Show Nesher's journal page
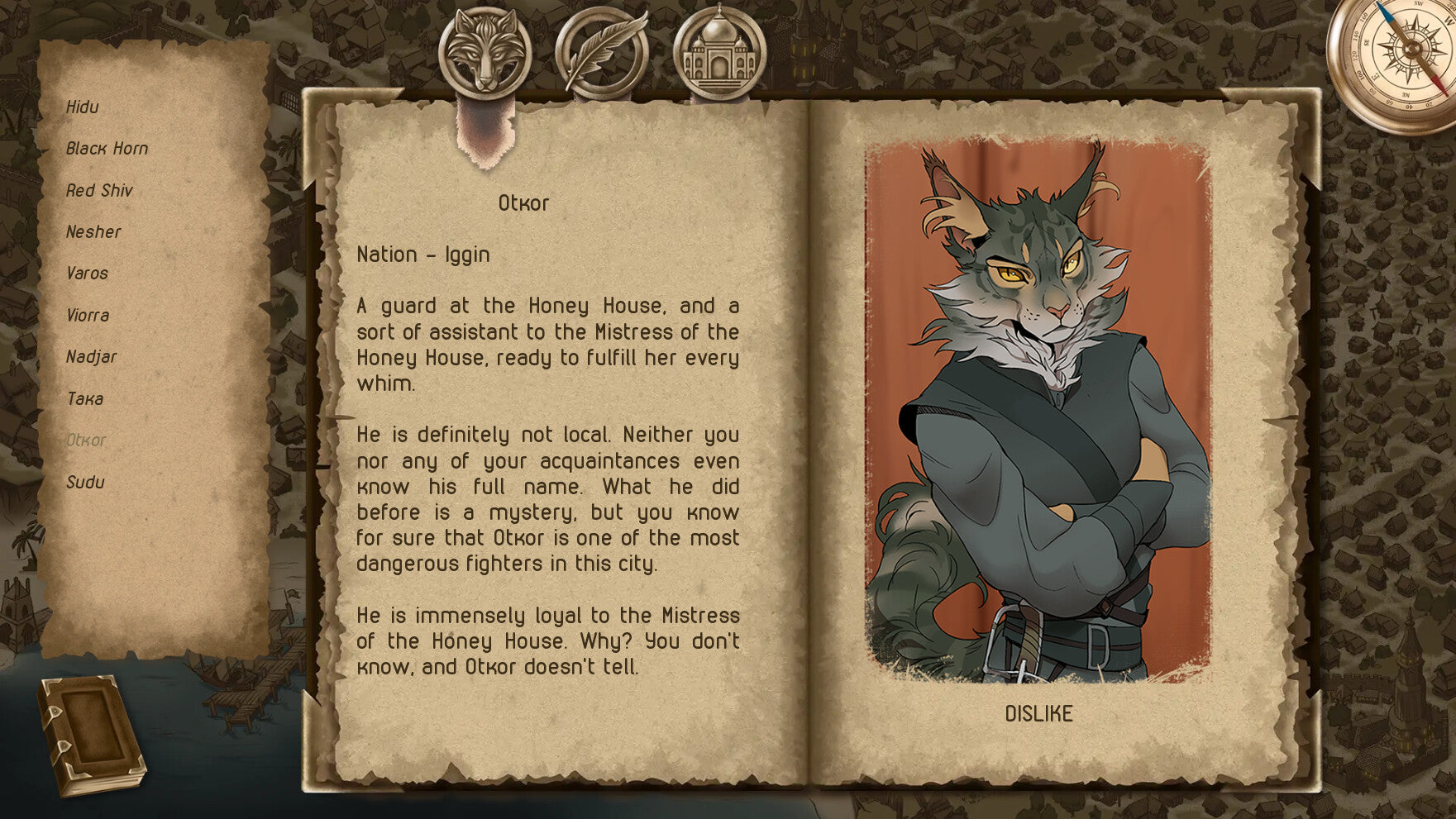This screenshot has height=819, width=1456. pos(93,232)
